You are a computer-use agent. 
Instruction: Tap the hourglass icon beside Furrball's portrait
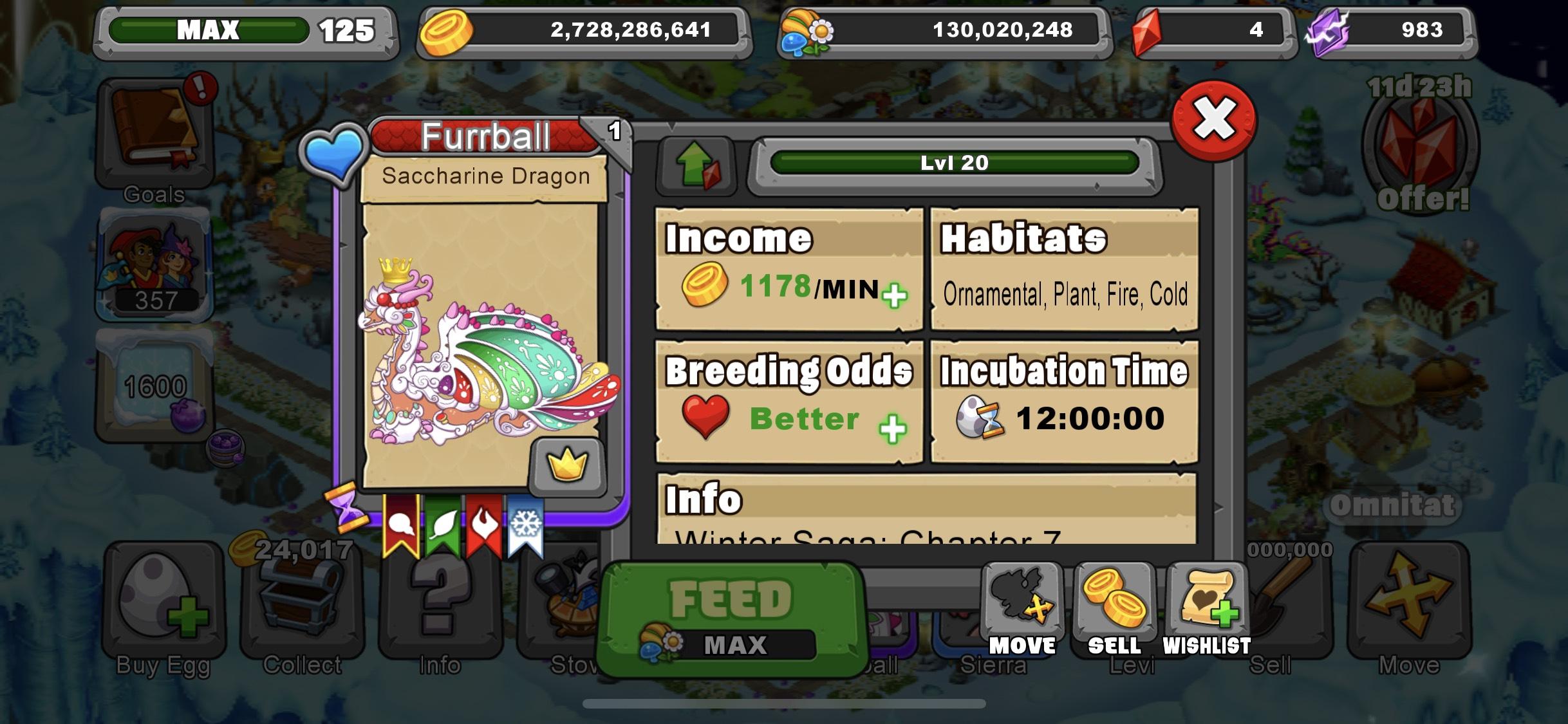tap(348, 508)
